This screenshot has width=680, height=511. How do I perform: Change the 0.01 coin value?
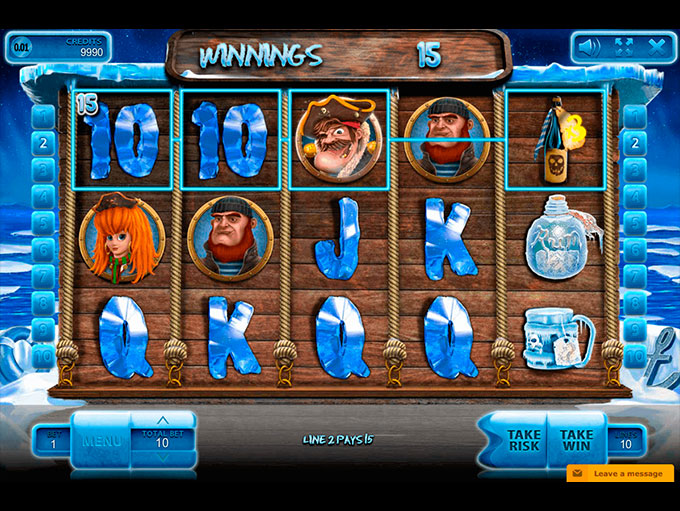coord(21,46)
